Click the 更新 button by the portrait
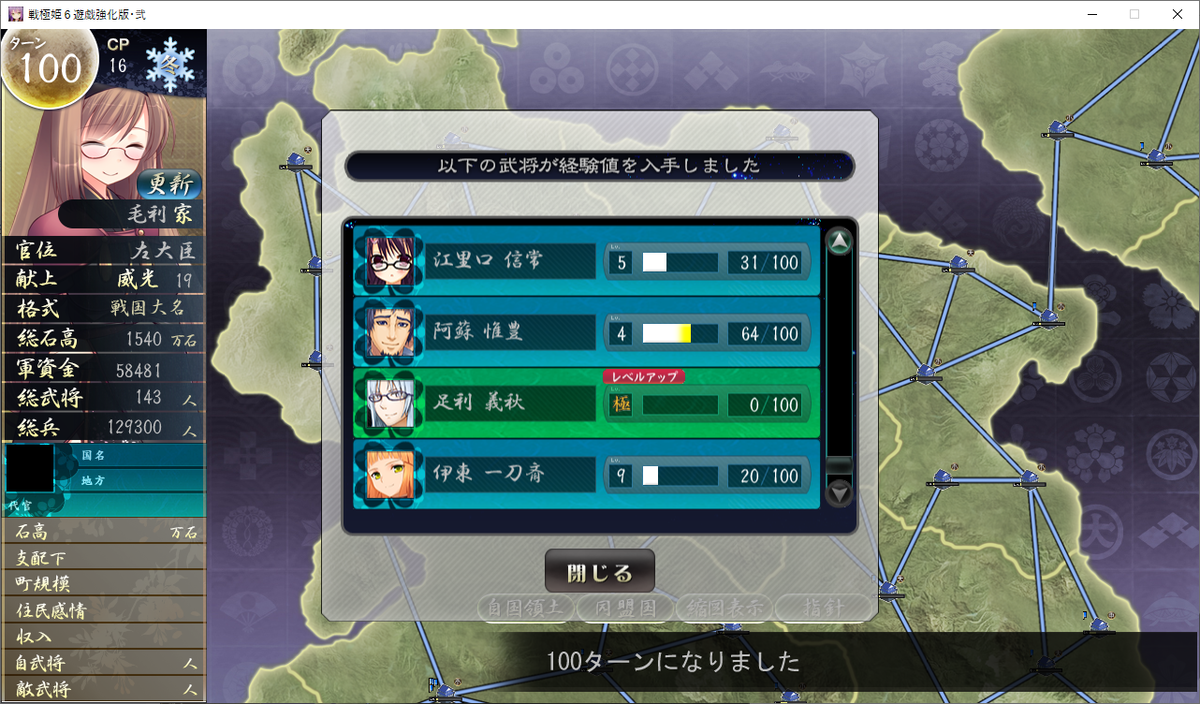The height and width of the screenshot is (704, 1200). [x=170, y=184]
